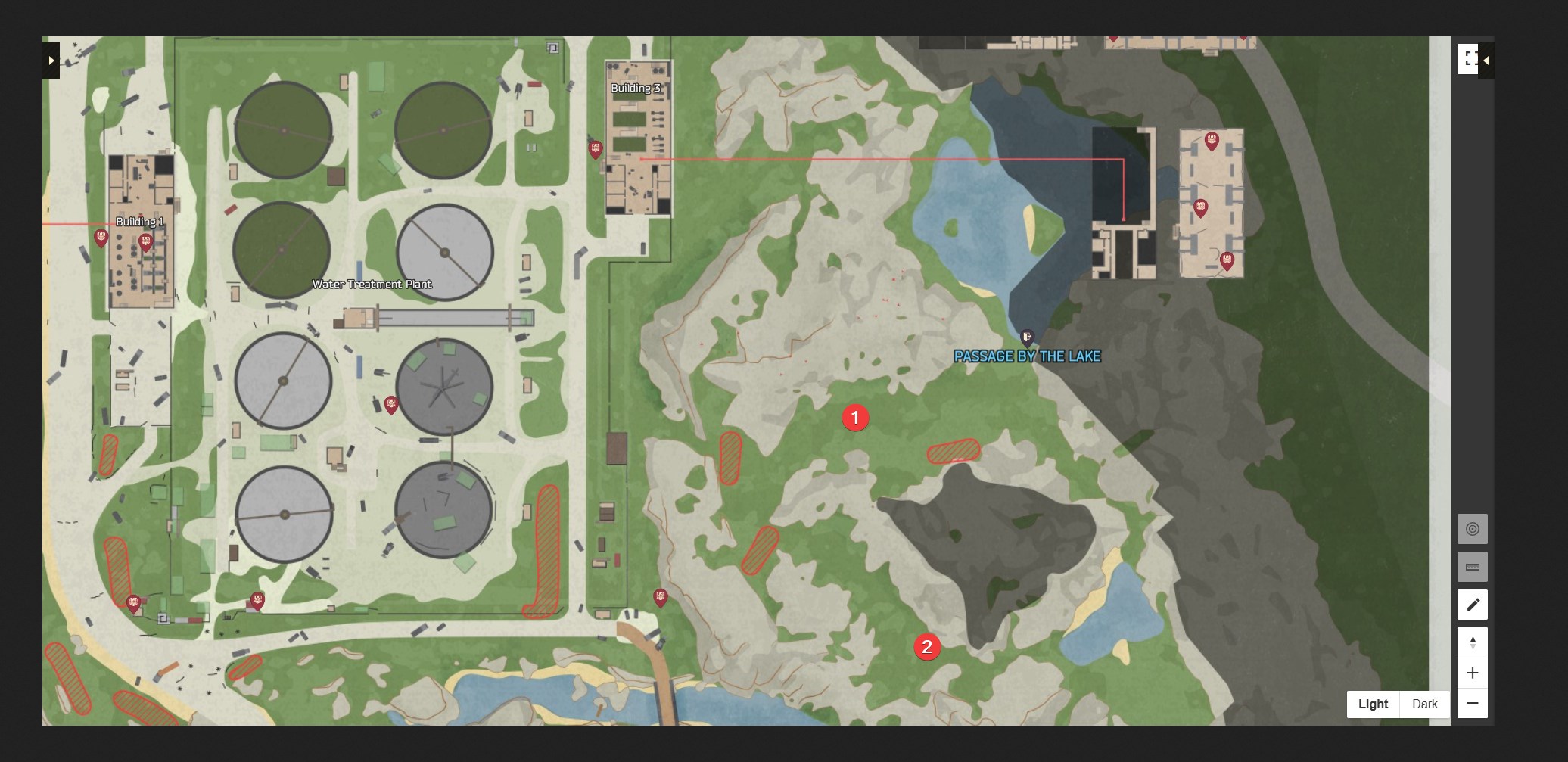Open the pencil drawing tool
1568x762 pixels.
[x=1472, y=605]
